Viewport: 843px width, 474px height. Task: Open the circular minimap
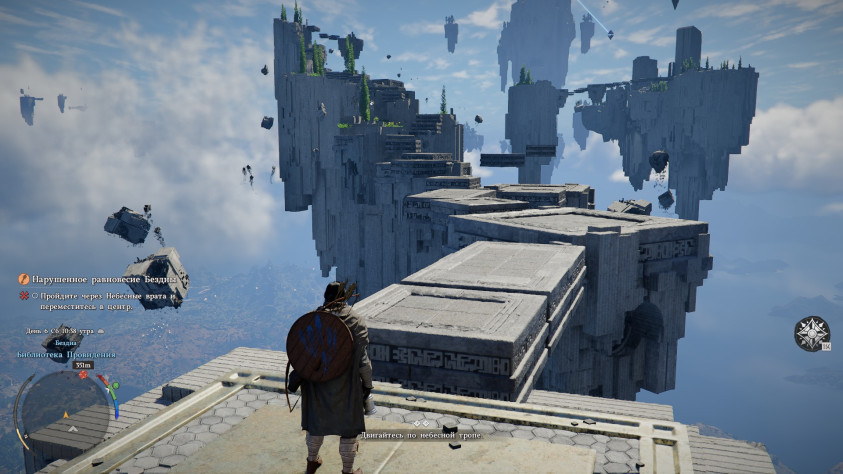(x=63, y=410)
